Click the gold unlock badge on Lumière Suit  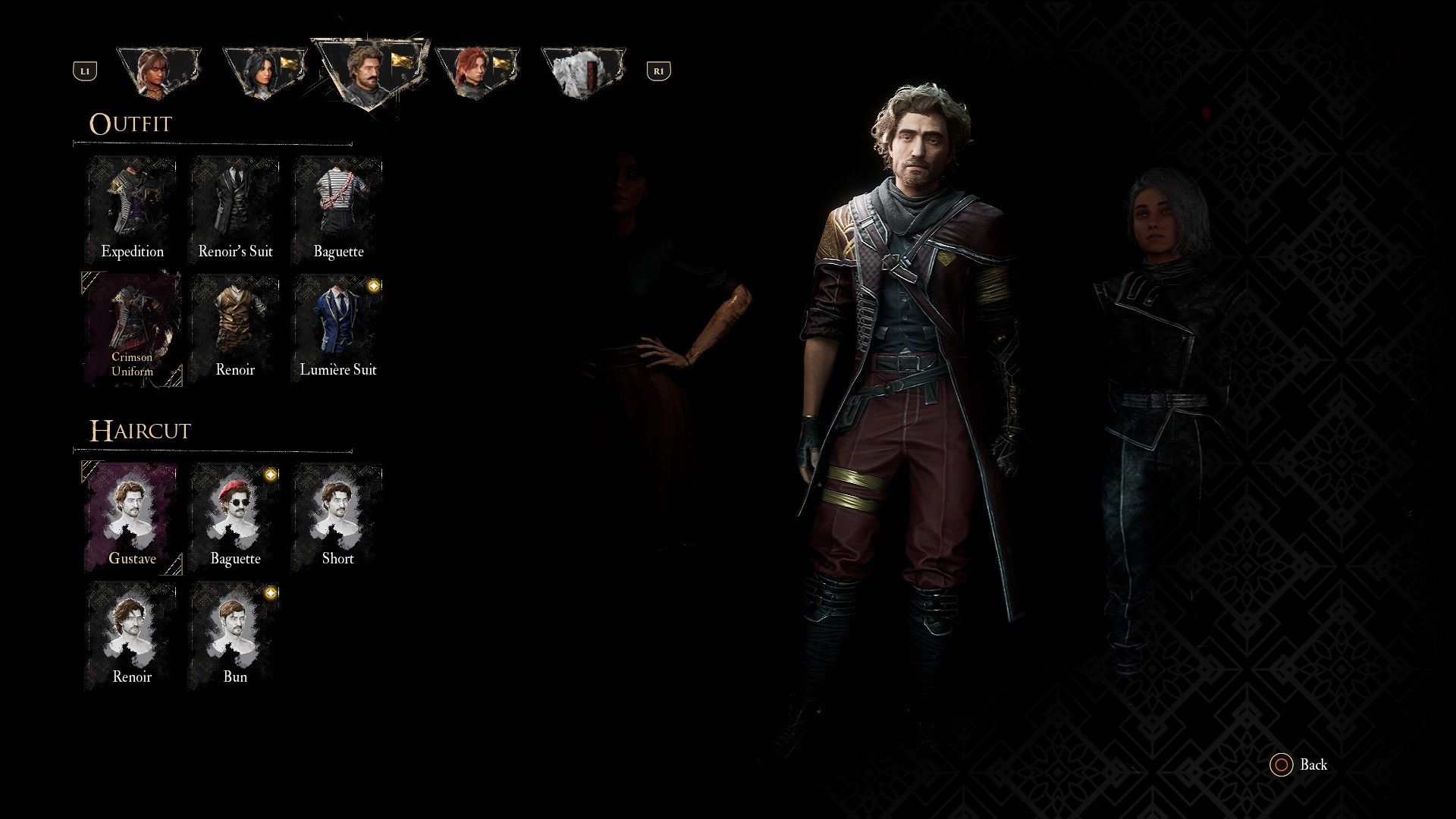pyautogui.click(x=371, y=285)
